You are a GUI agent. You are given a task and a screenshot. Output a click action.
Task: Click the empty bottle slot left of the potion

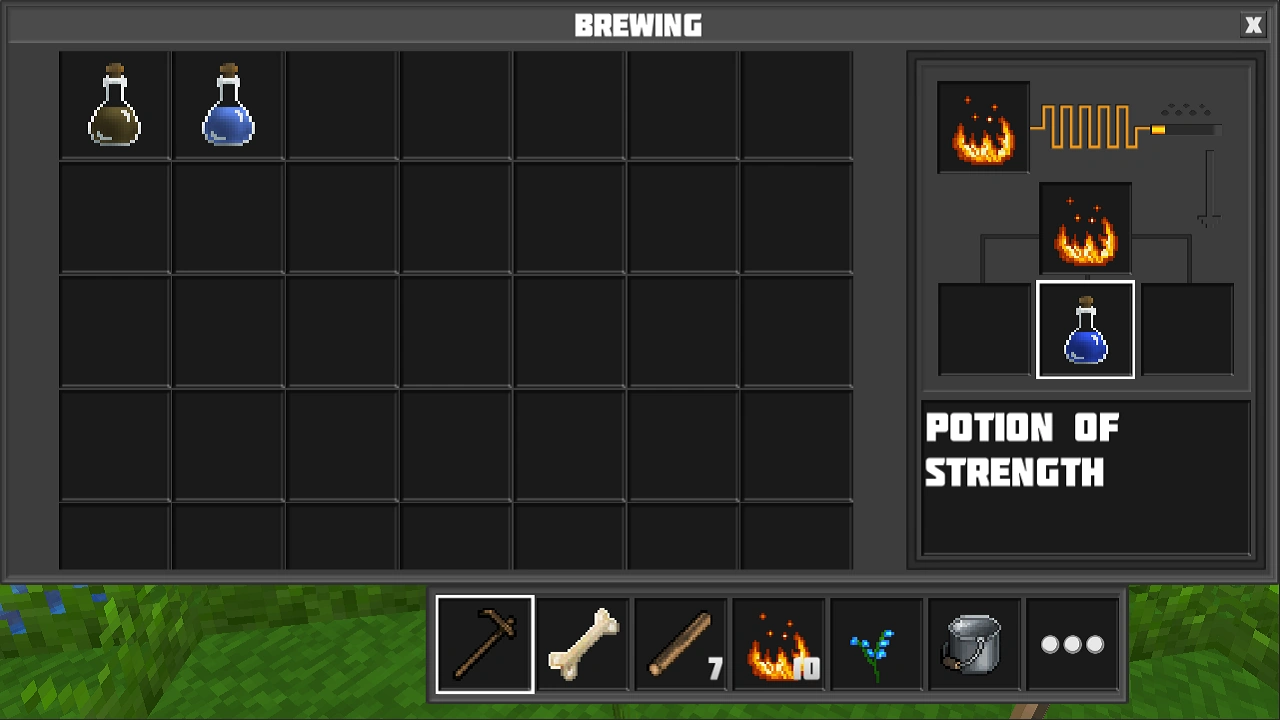point(984,330)
